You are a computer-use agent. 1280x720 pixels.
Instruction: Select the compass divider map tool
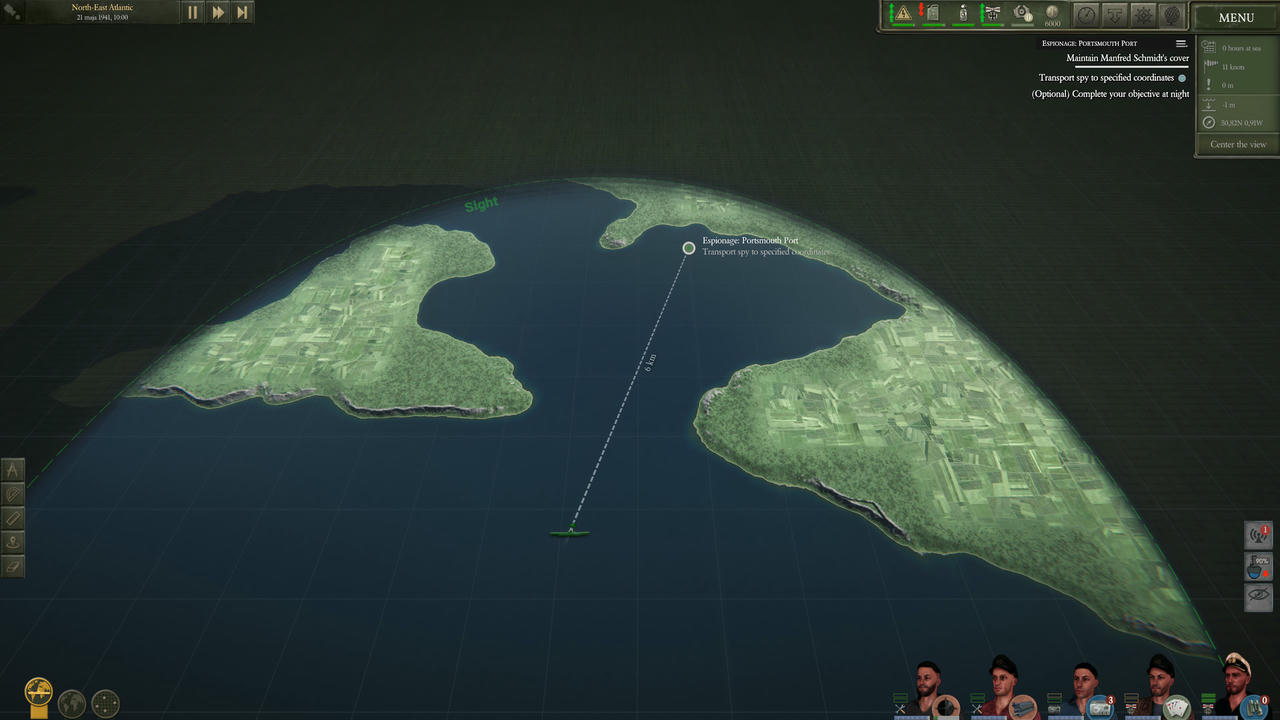point(13,470)
